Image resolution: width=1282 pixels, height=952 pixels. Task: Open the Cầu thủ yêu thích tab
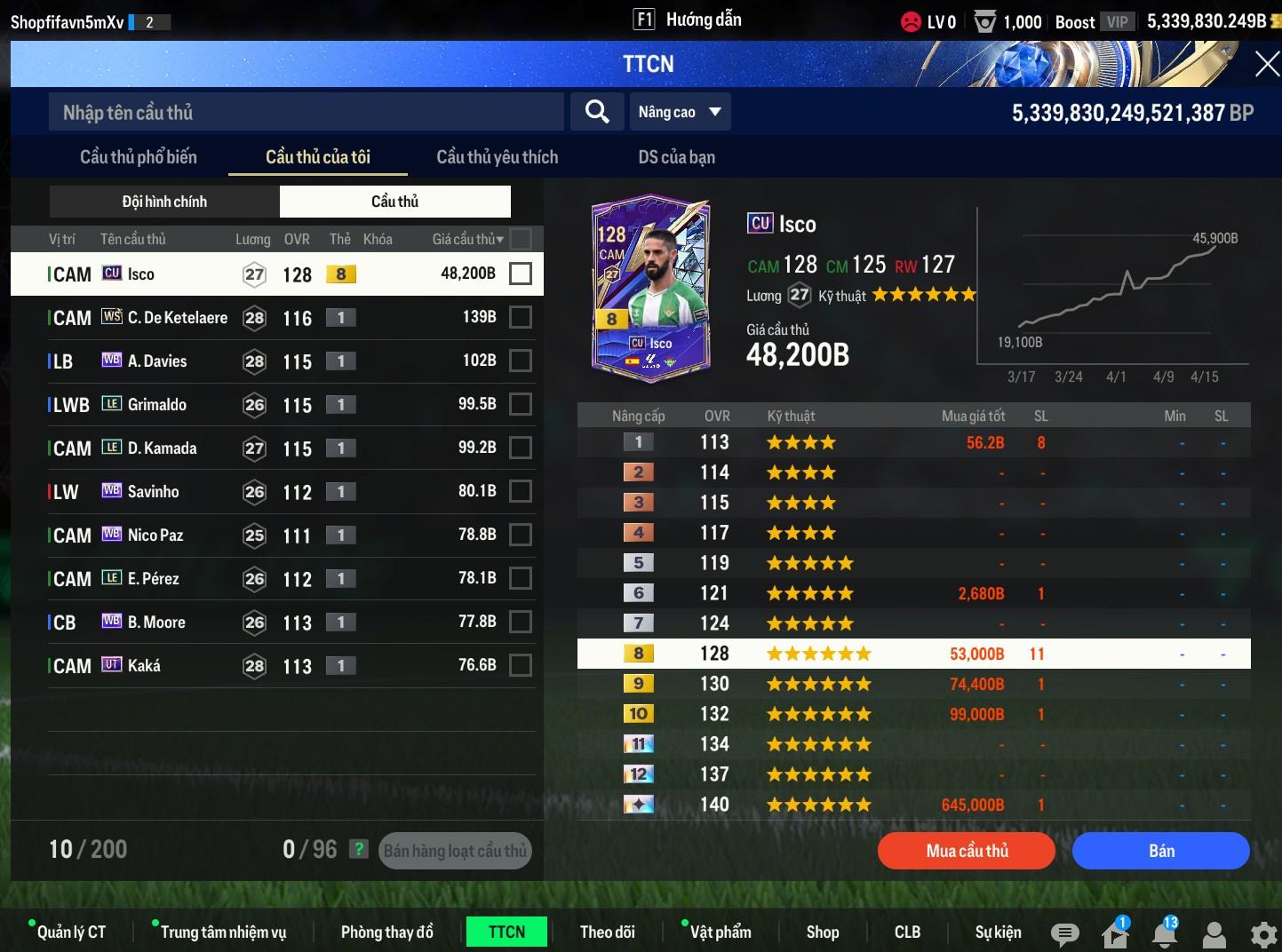tap(498, 157)
